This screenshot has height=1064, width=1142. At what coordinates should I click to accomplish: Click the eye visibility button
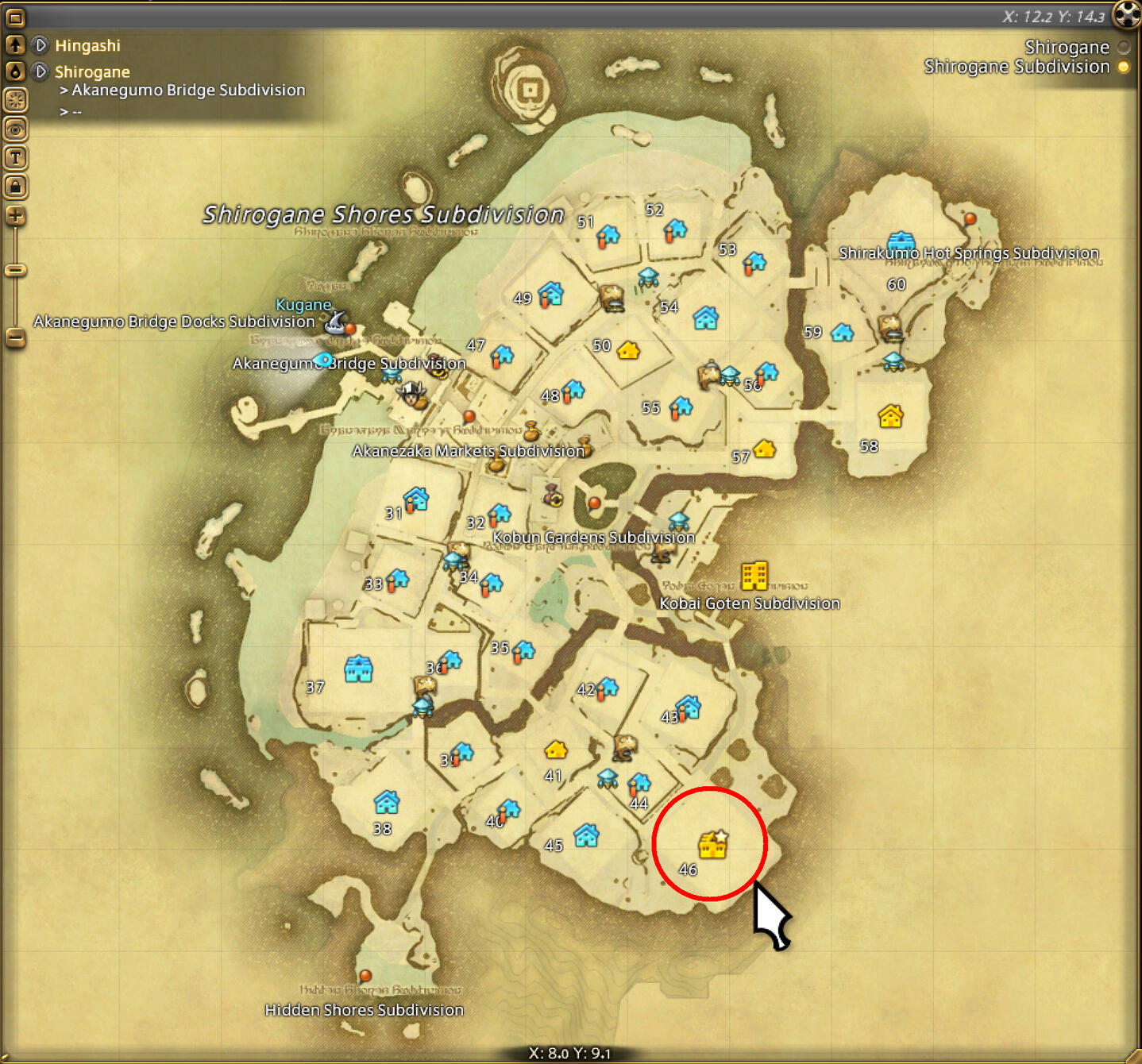(15, 129)
